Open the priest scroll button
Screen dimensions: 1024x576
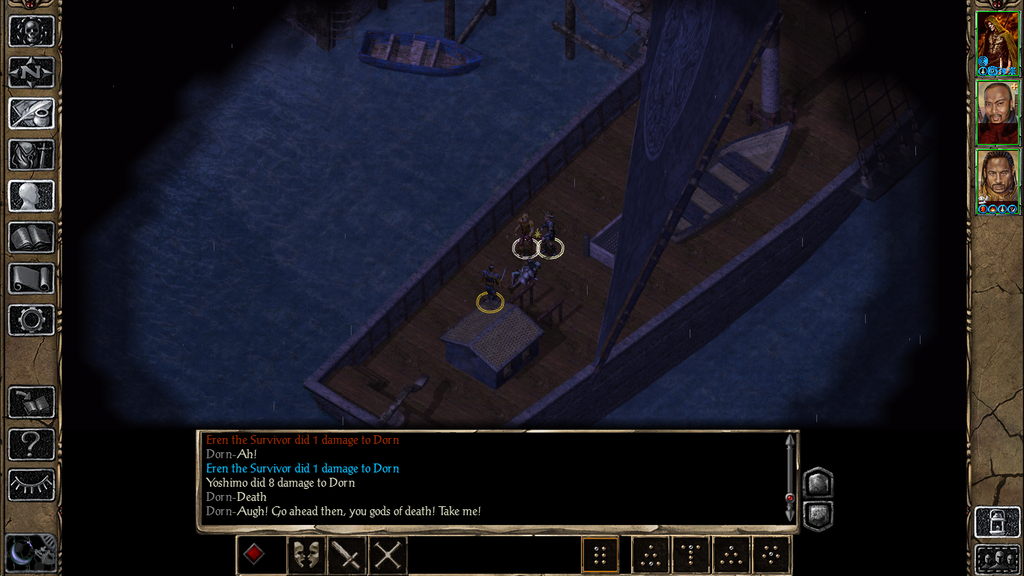tap(31, 279)
